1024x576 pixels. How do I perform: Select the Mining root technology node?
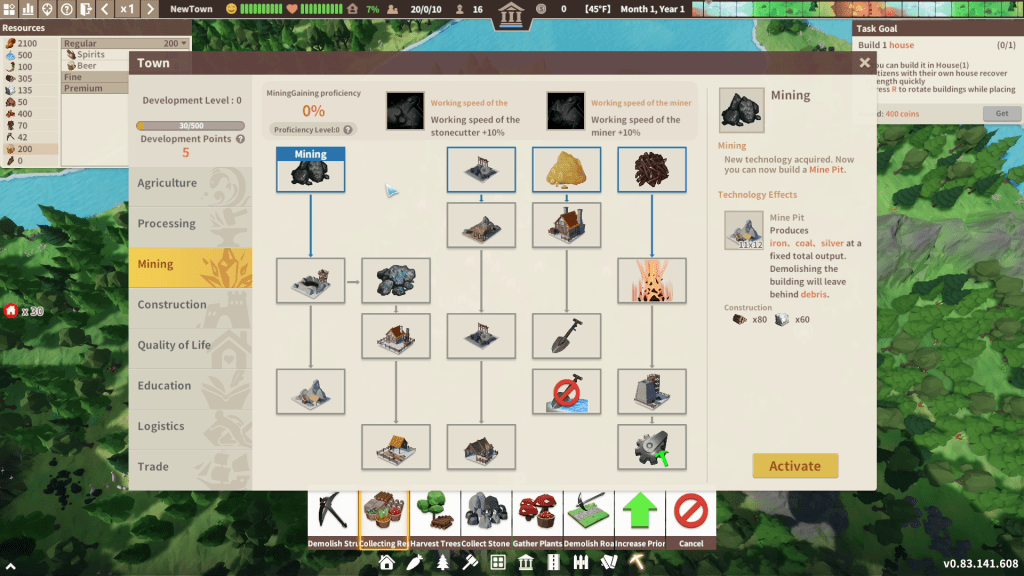coord(311,170)
